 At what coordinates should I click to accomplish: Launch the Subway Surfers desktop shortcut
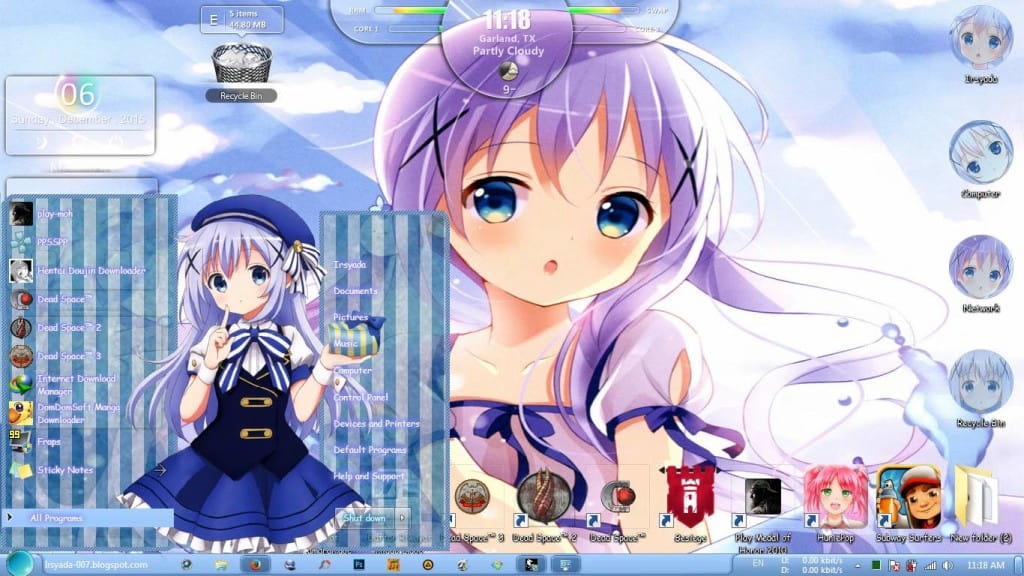coord(908,498)
